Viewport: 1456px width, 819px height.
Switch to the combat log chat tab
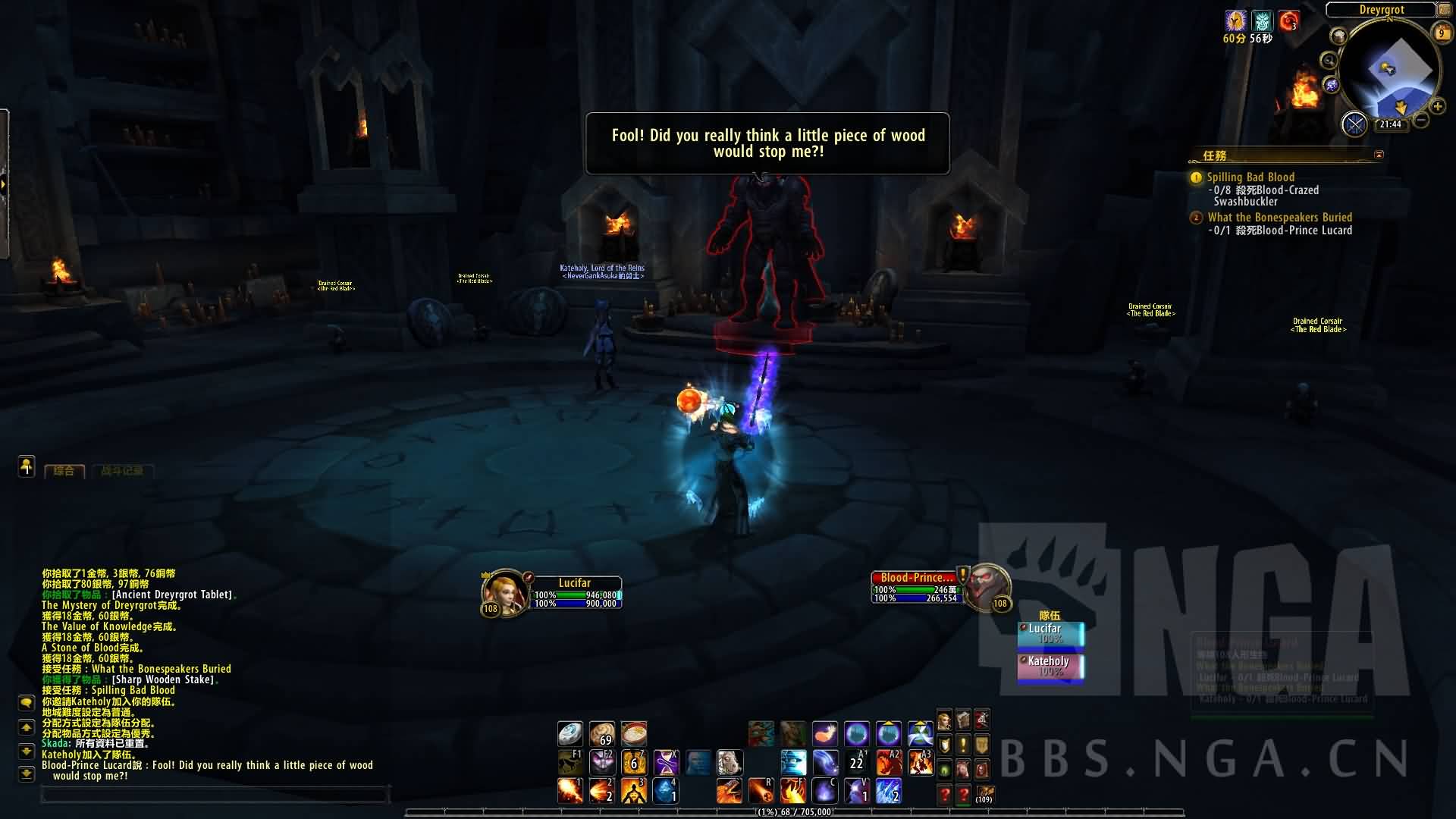[121, 471]
